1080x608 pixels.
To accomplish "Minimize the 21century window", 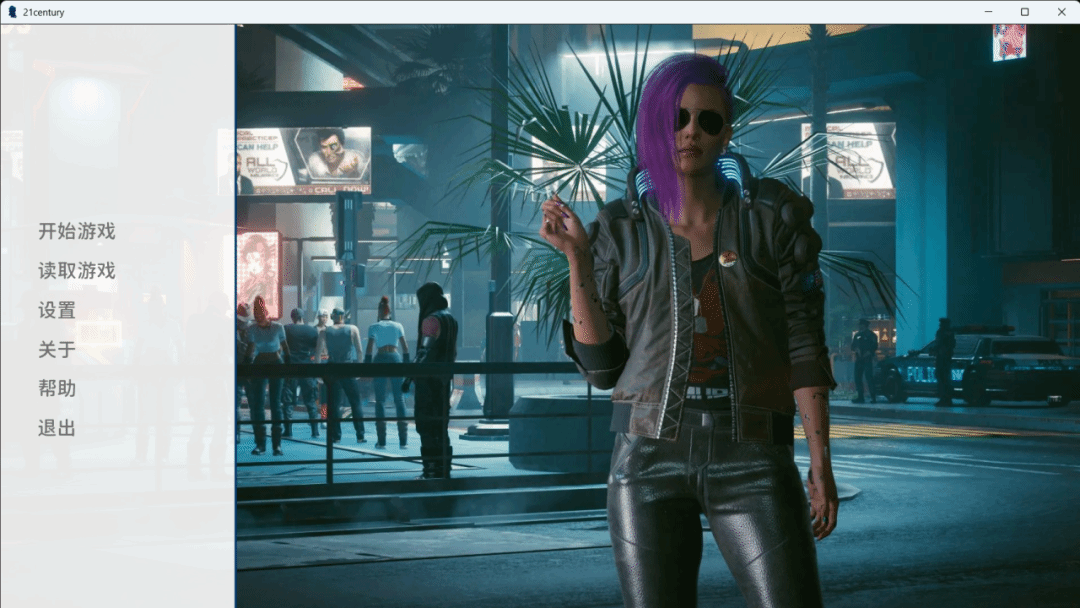I will pos(988,12).
